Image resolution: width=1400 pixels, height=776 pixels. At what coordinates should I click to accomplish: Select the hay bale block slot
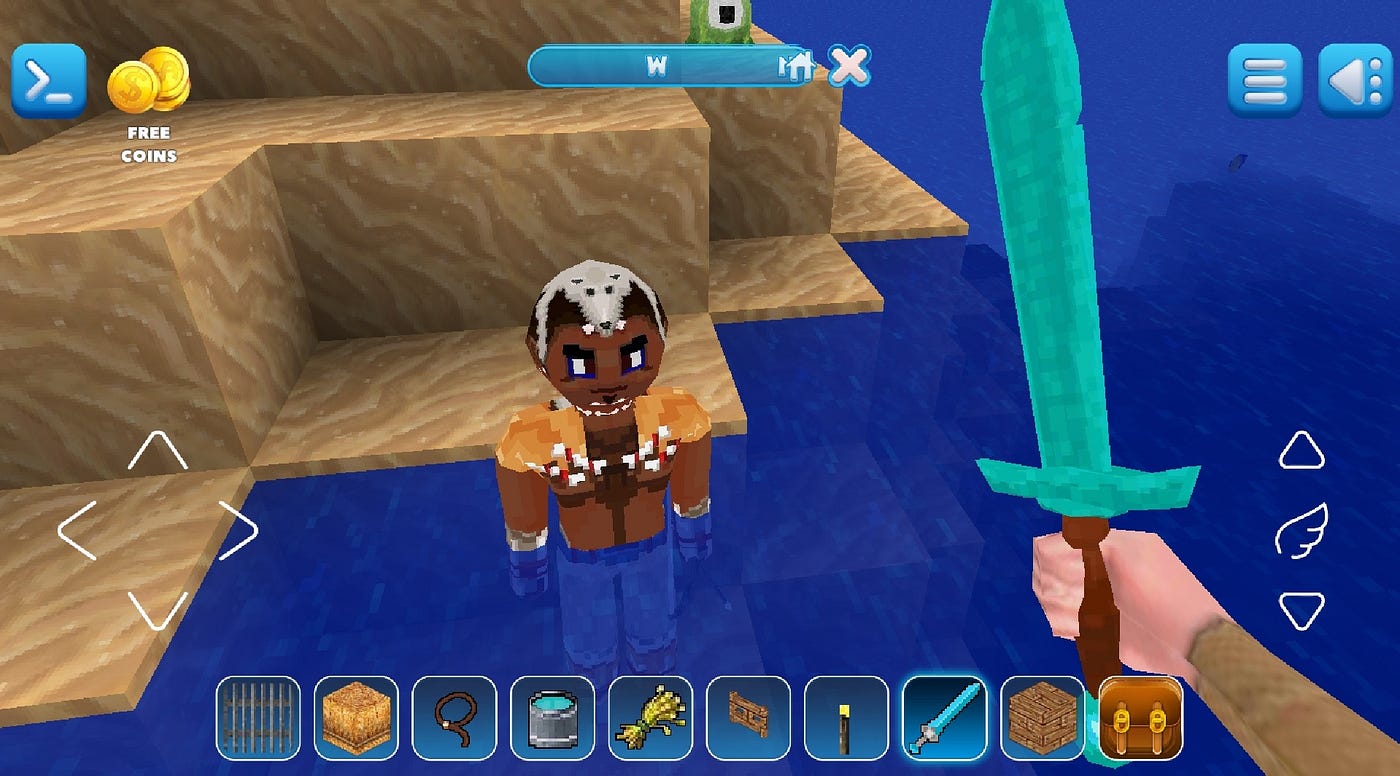356,717
